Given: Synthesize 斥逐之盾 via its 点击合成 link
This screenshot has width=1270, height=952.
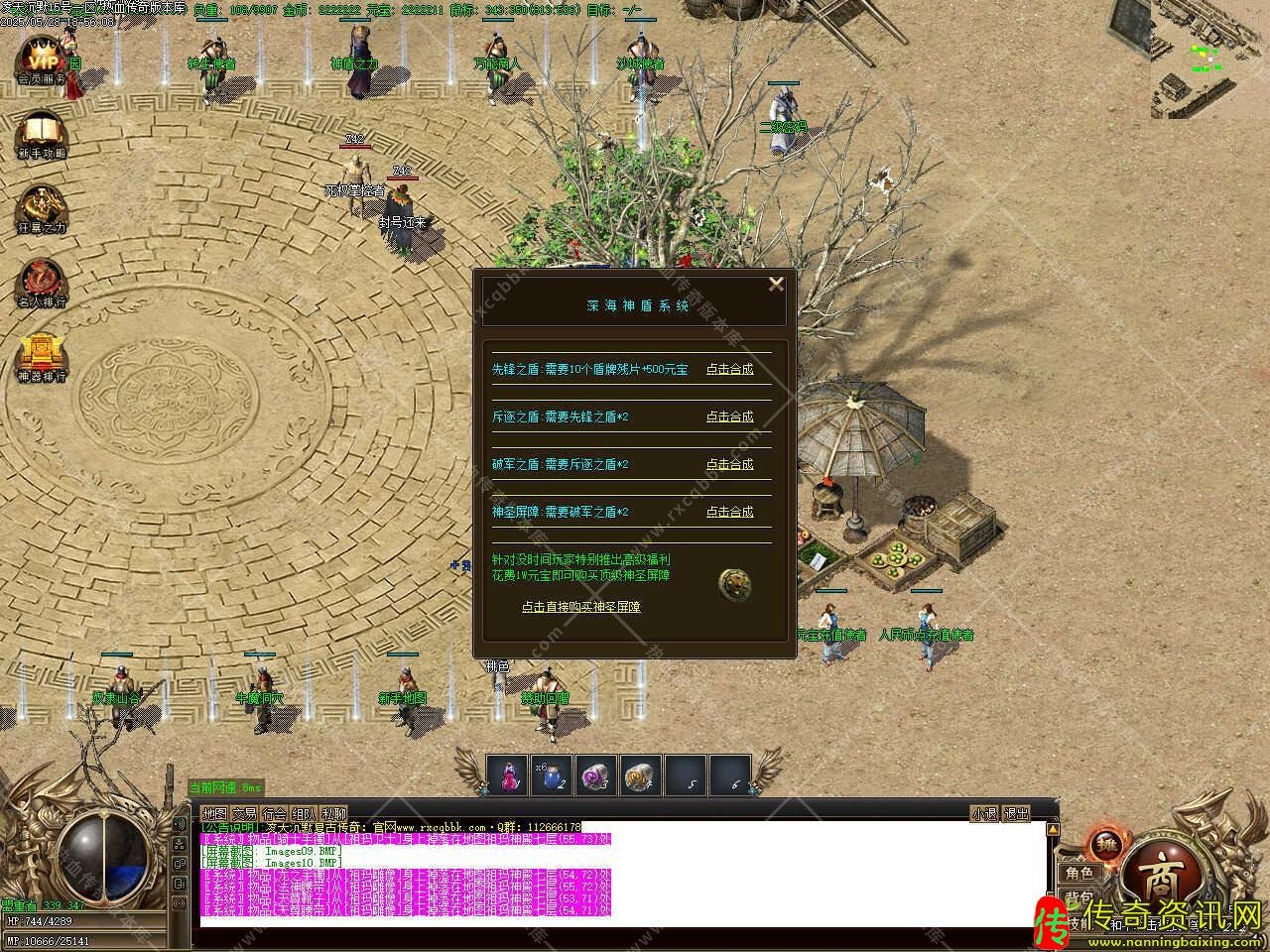Looking at the screenshot, I should 729,416.
